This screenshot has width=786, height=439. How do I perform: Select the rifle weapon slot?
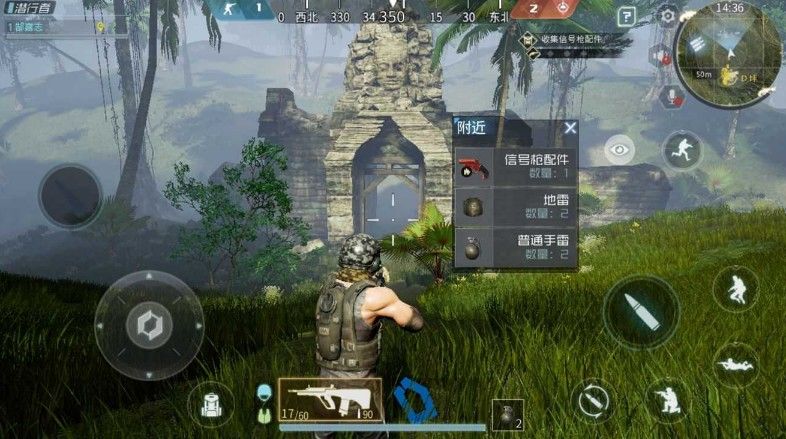coord(330,398)
